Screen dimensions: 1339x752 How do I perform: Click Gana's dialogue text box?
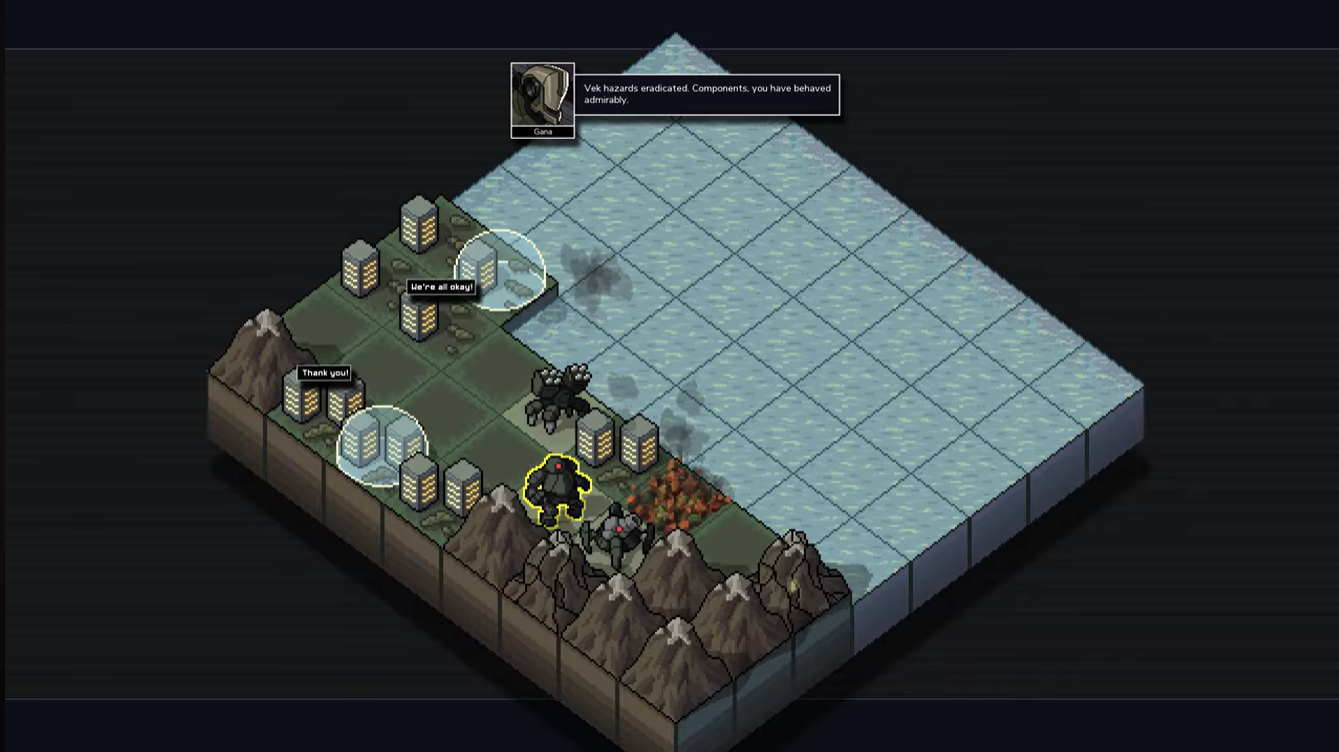coord(706,95)
